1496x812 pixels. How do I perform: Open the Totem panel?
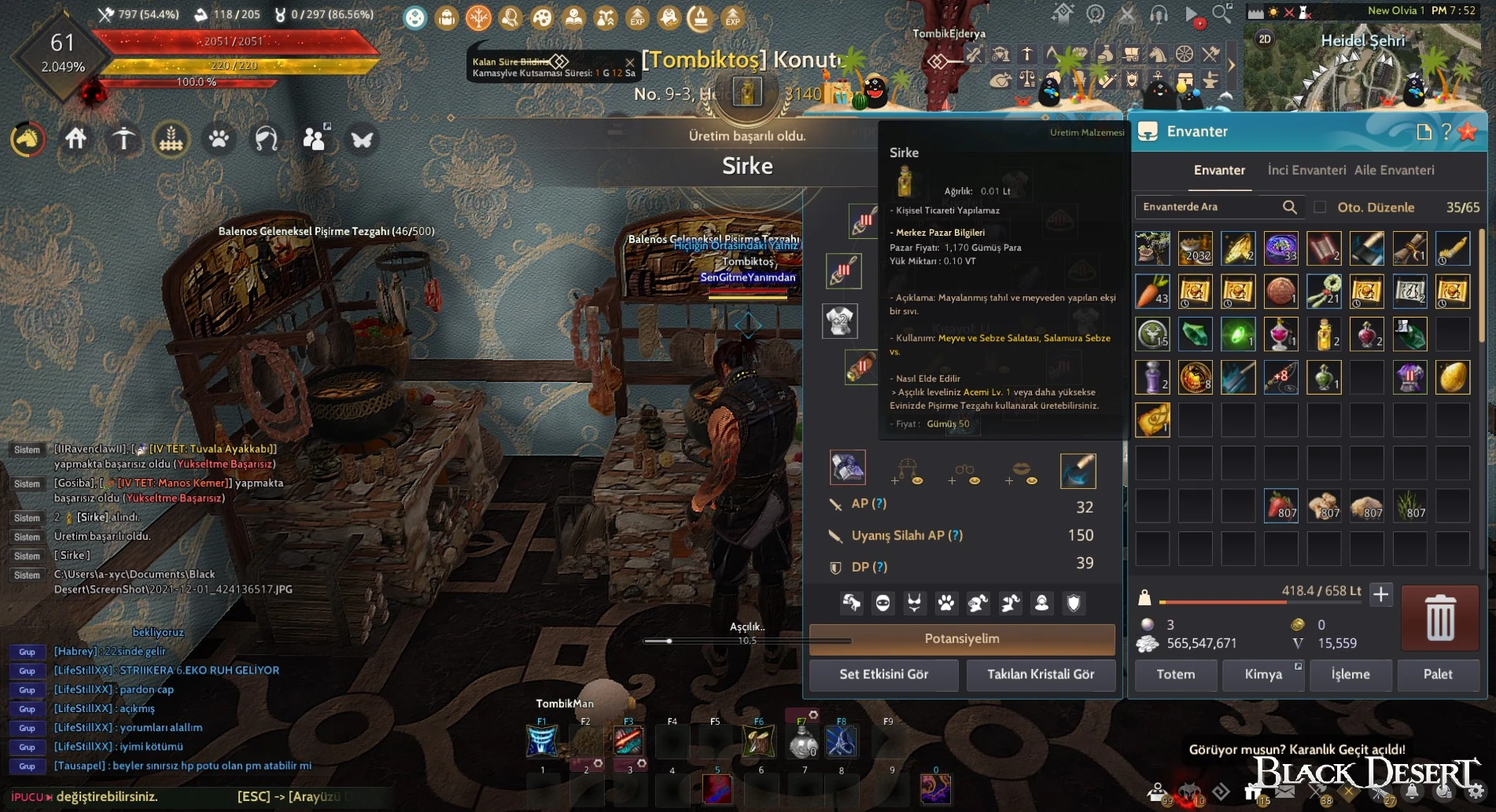click(x=1175, y=674)
